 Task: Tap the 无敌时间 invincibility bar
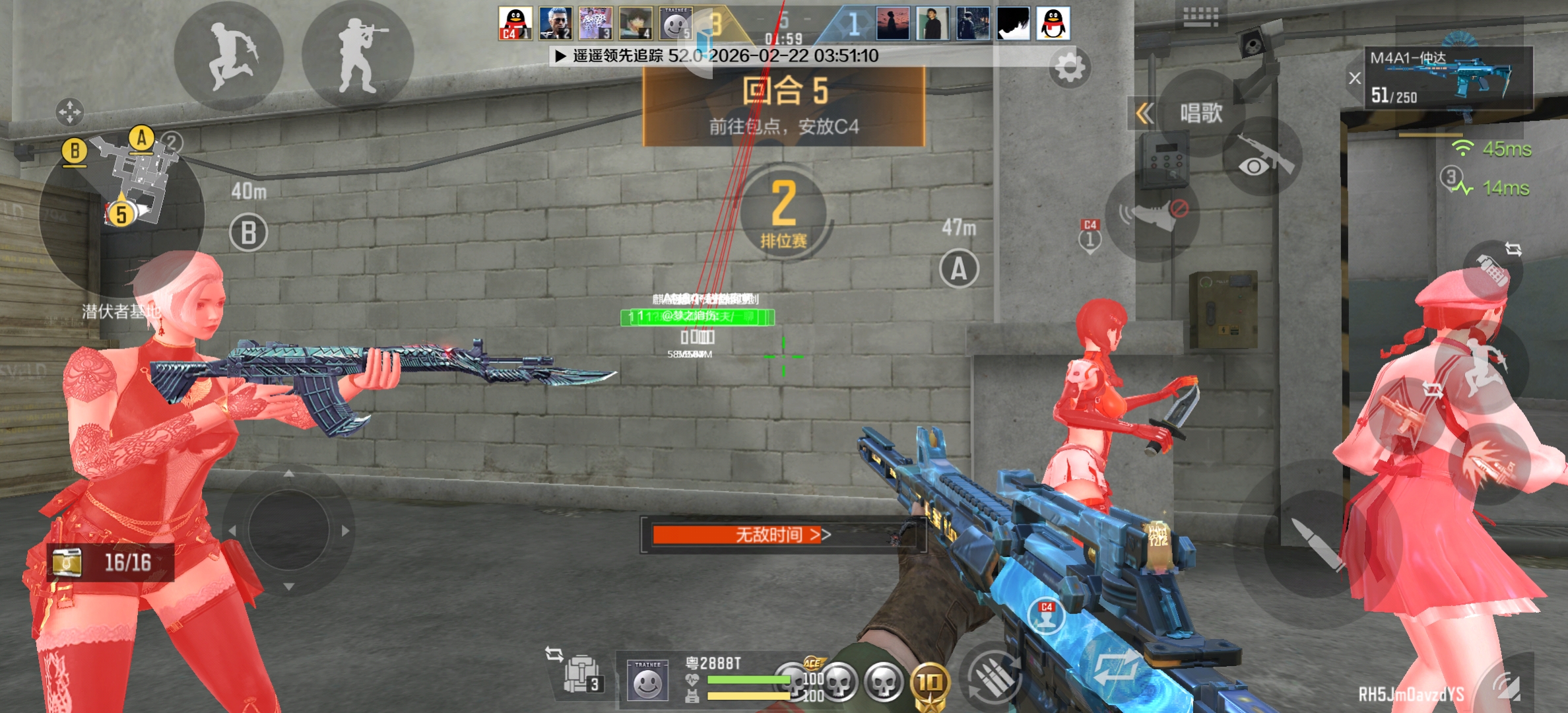tap(782, 534)
